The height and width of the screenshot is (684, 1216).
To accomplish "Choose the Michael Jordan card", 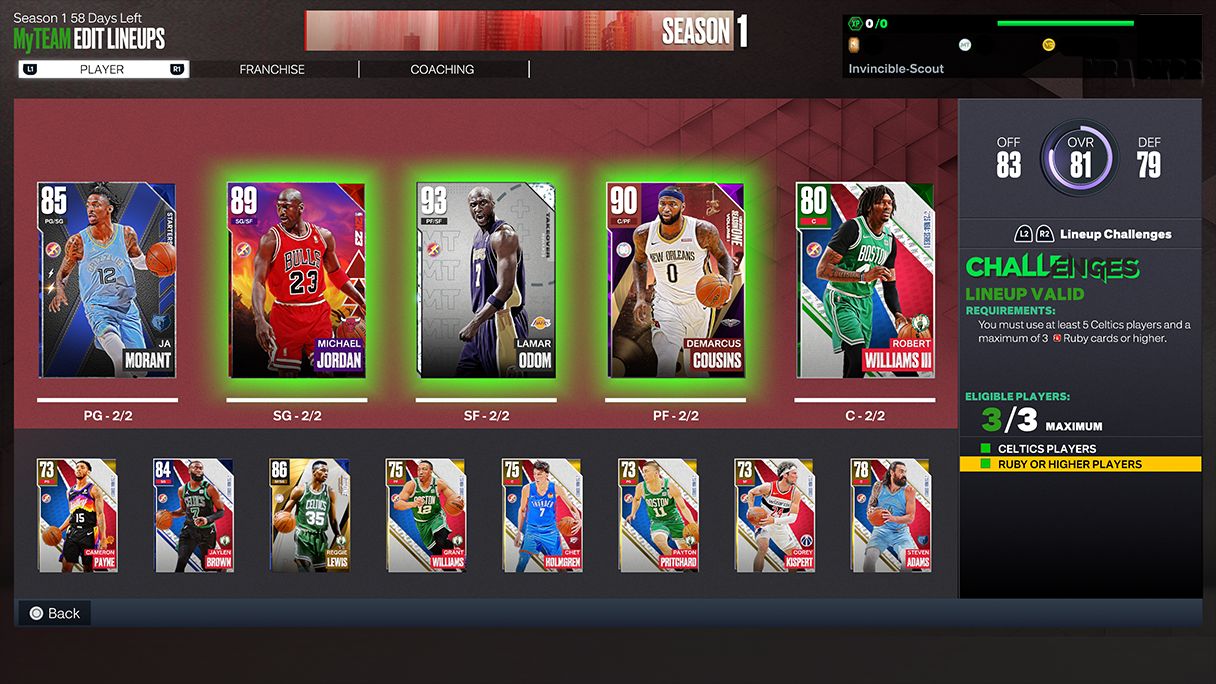I will click(296, 280).
